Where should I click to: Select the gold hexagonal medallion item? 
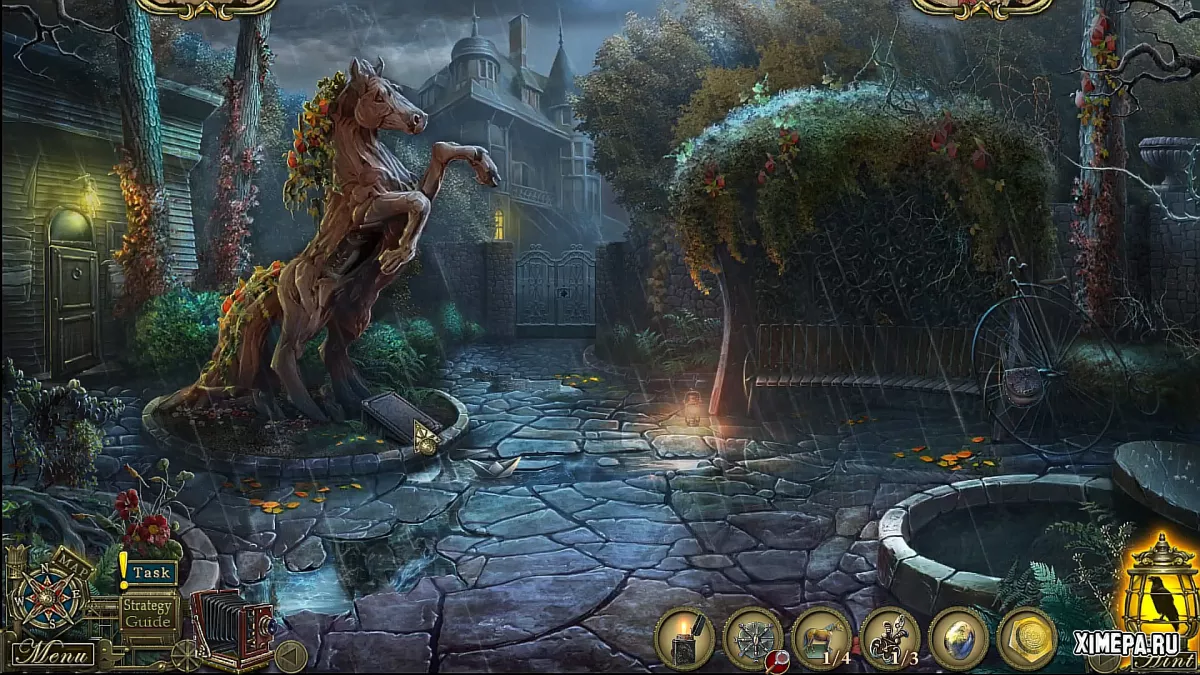click(x=1026, y=638)
